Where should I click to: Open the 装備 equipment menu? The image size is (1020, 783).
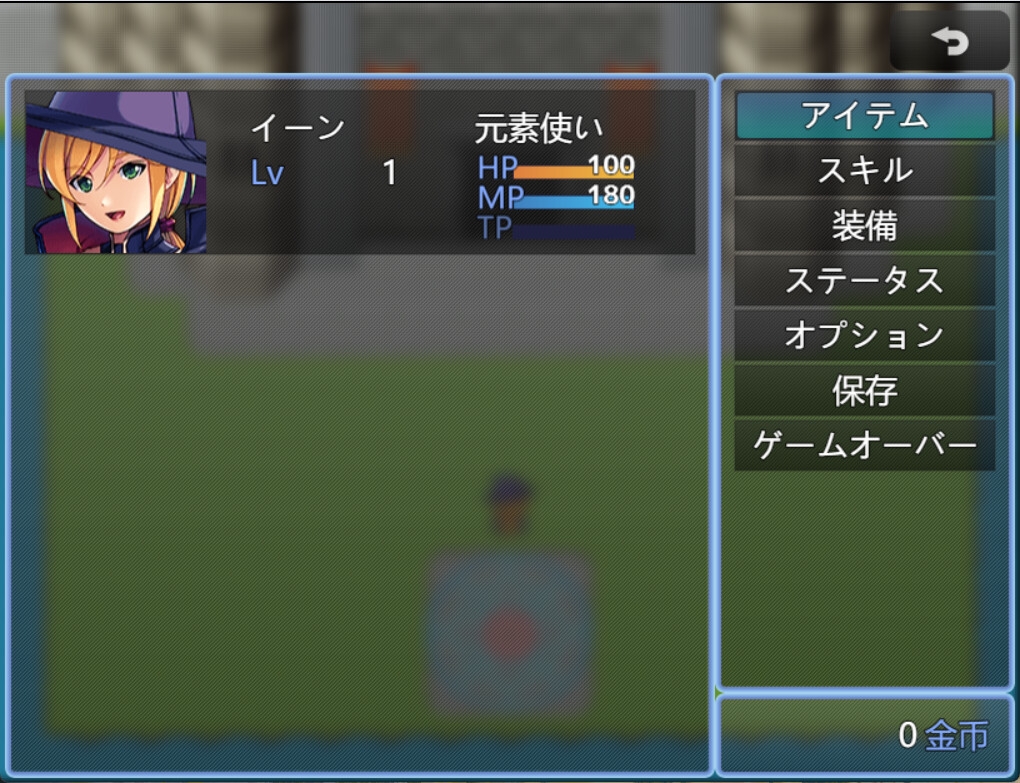[x=864, y=226]
